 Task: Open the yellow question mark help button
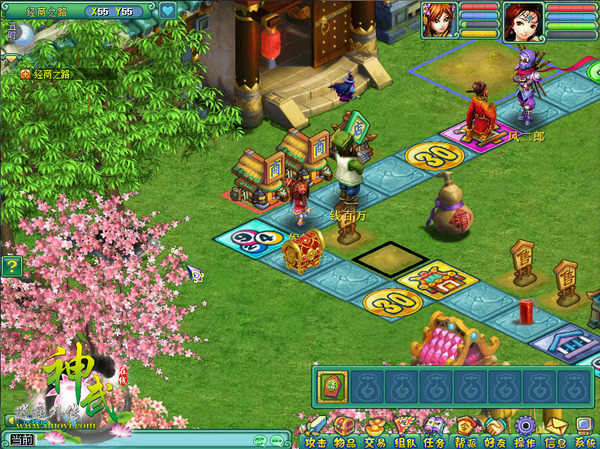click(x=11, y=266)
